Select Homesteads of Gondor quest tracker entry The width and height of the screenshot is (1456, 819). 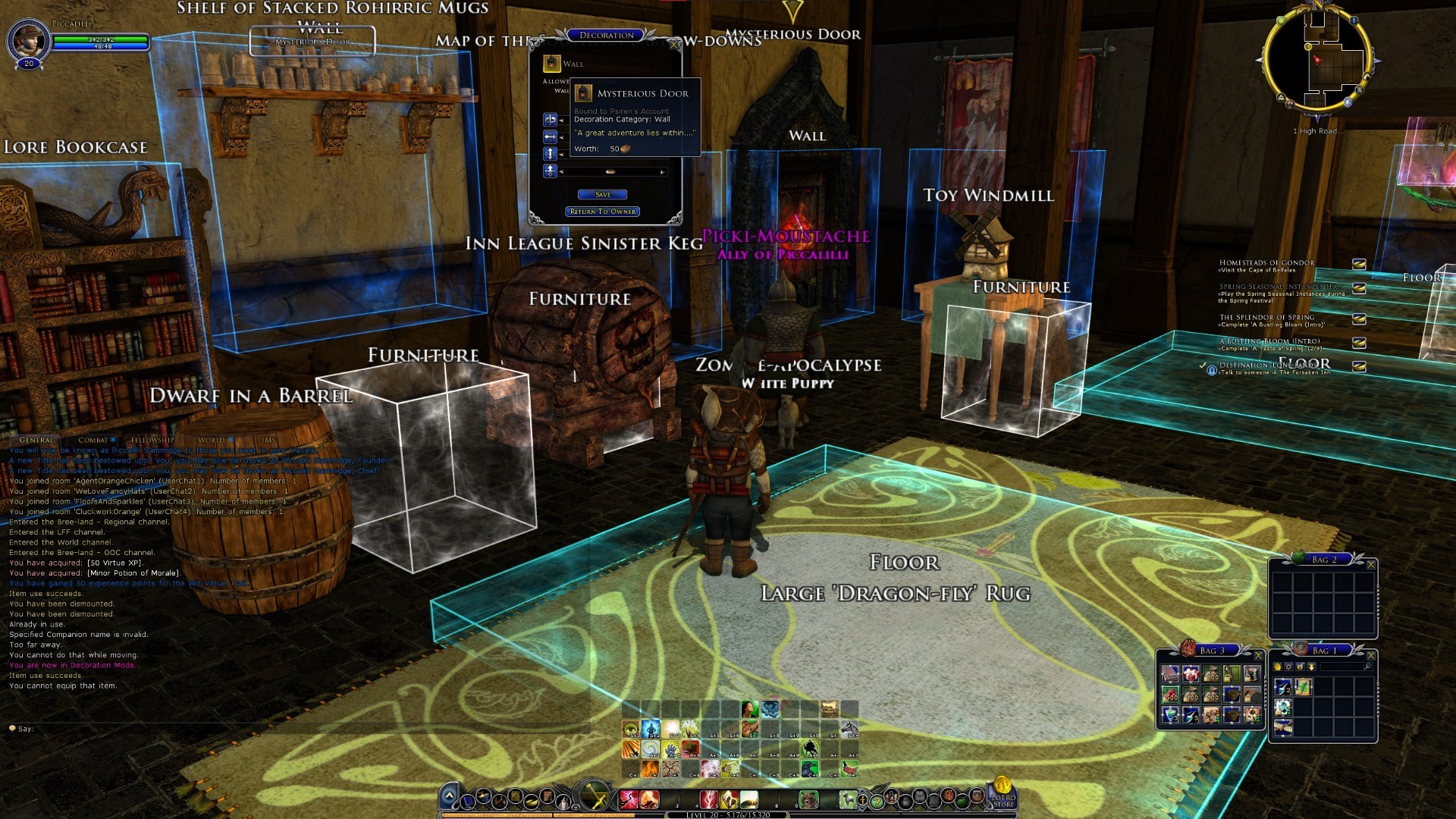pos(1266,263)
